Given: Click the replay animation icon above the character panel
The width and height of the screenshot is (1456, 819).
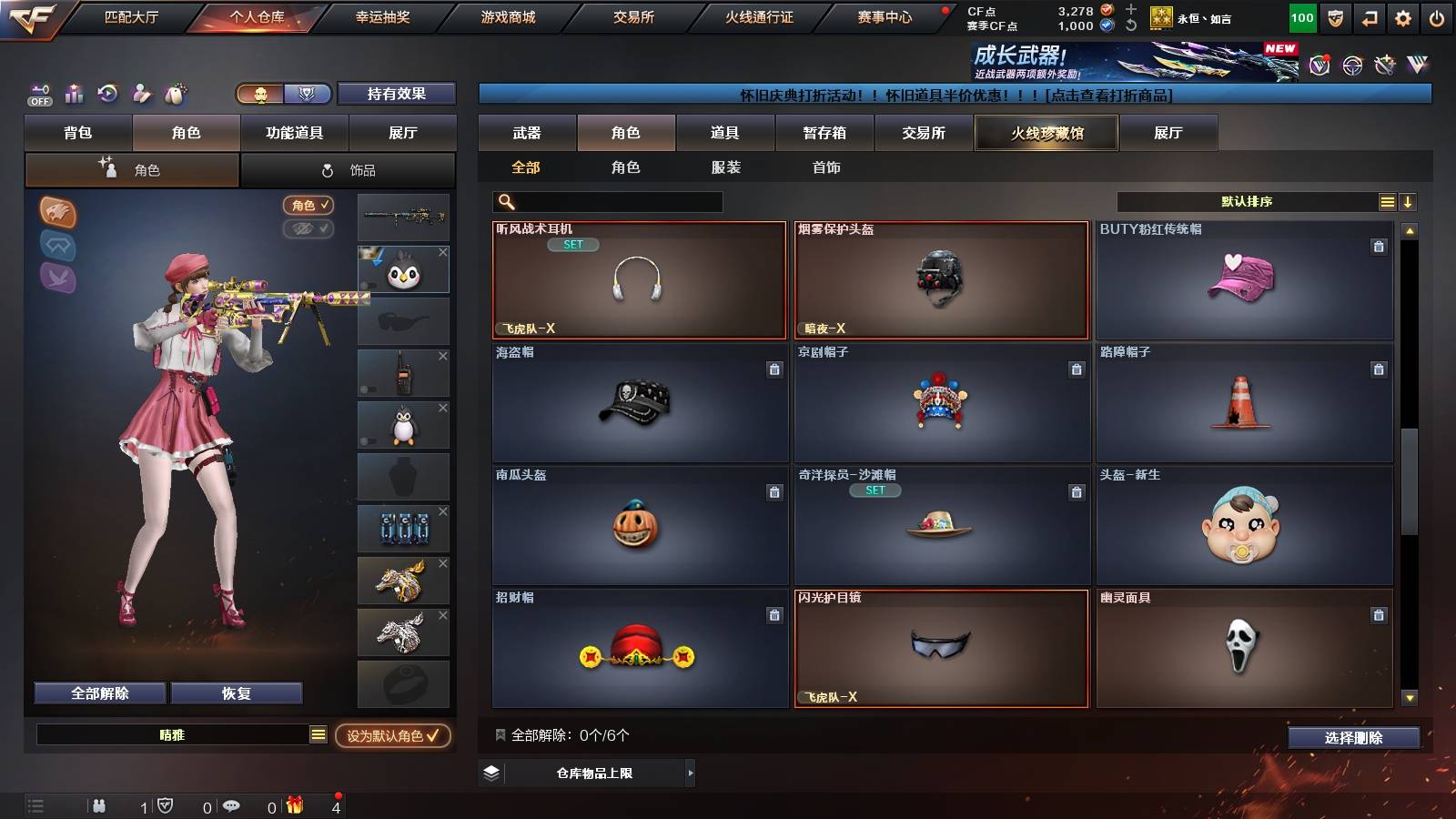Looking at the screenshot, I should click(106, 93).
